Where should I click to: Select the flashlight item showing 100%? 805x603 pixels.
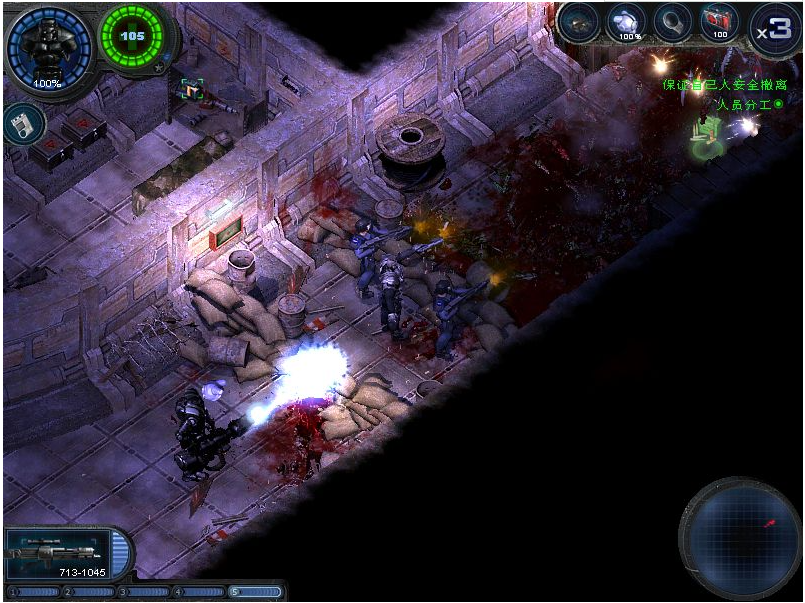coord(629,24)
